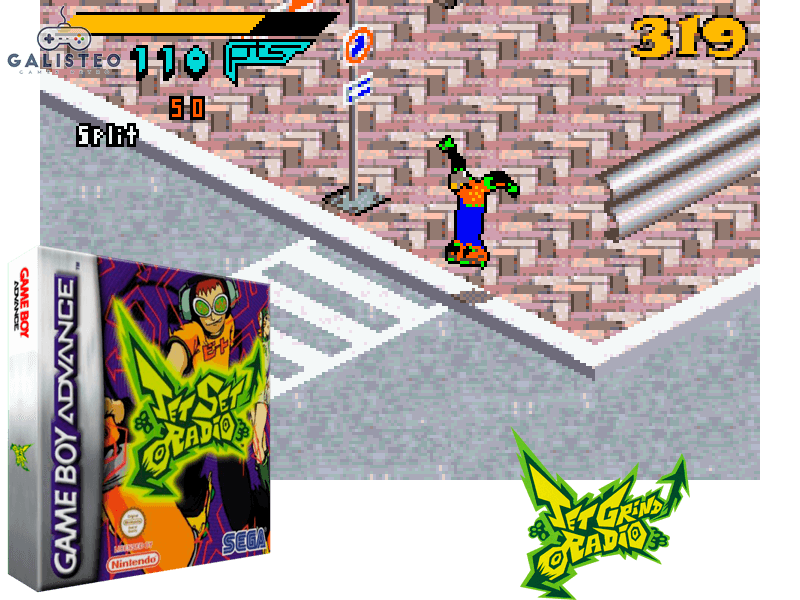Click the Galisteo controller logo watermark
This screenshot has width=800, height=600.
63,41
